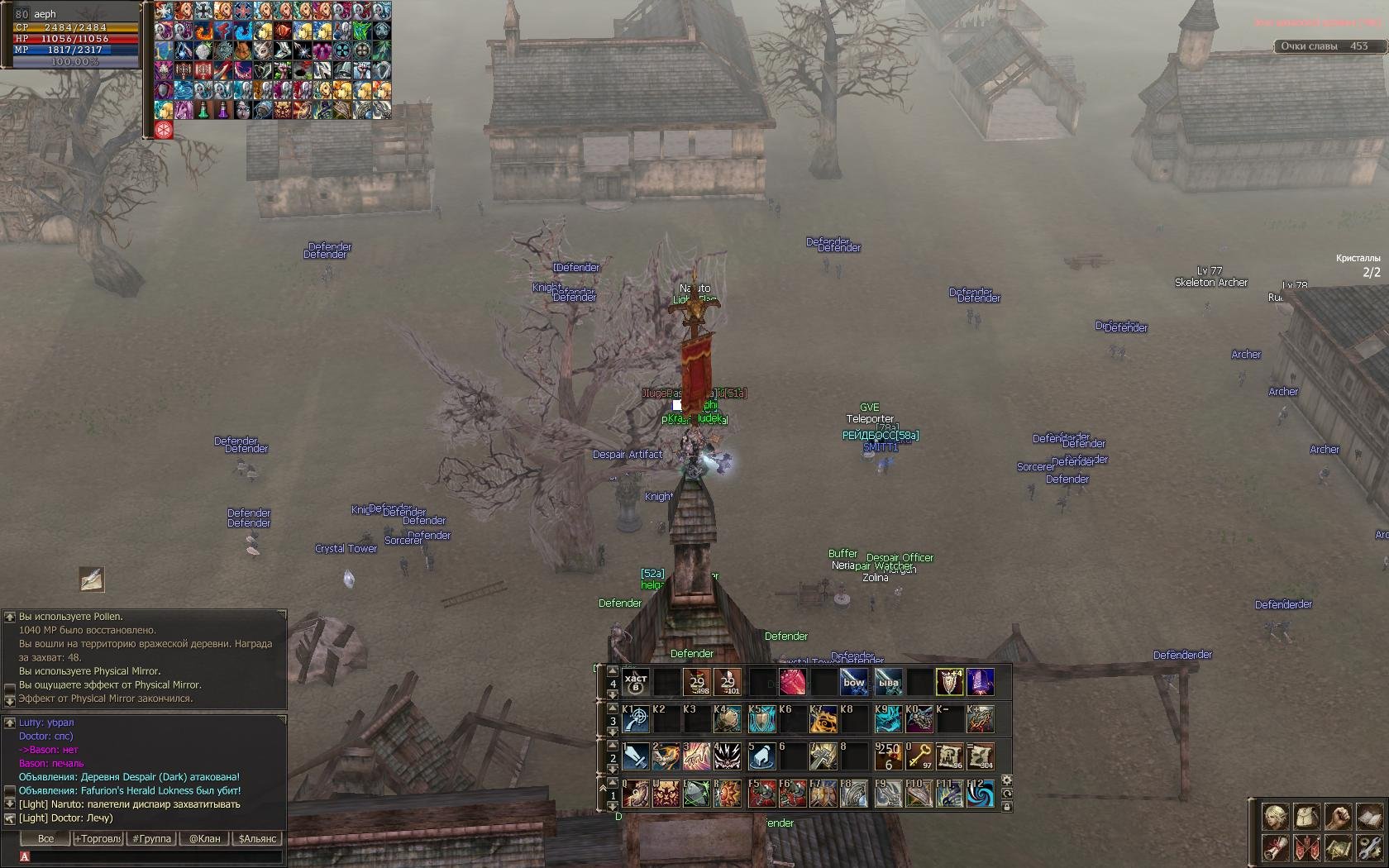Screen dimensions: 1389x868
Task: Open the character status elf portrait icon
Action: (x=1275, y=817)
